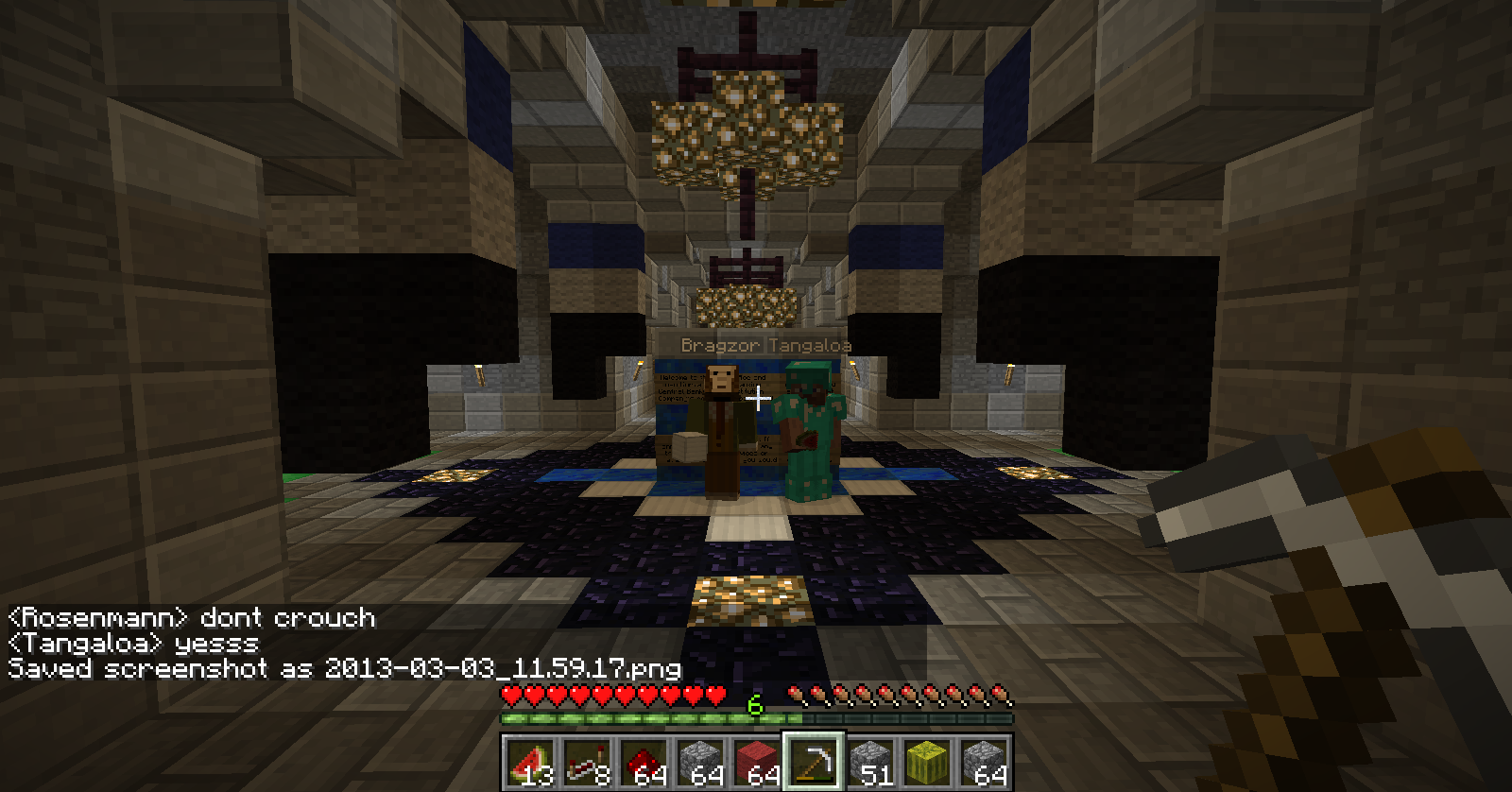Select the iron pickaxe slot

(x=813, y=762)
